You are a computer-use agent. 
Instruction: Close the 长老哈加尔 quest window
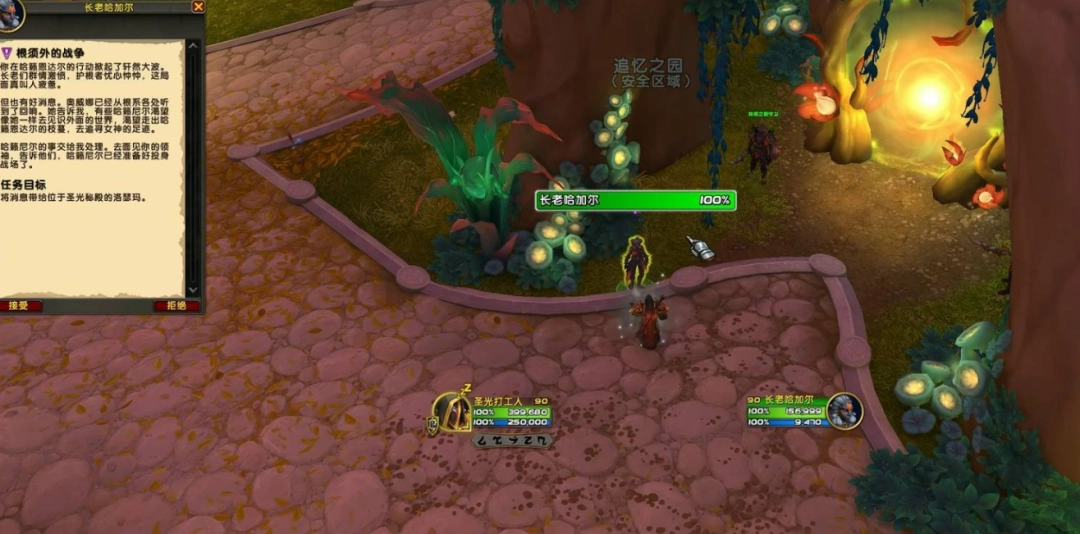point(198,6)
